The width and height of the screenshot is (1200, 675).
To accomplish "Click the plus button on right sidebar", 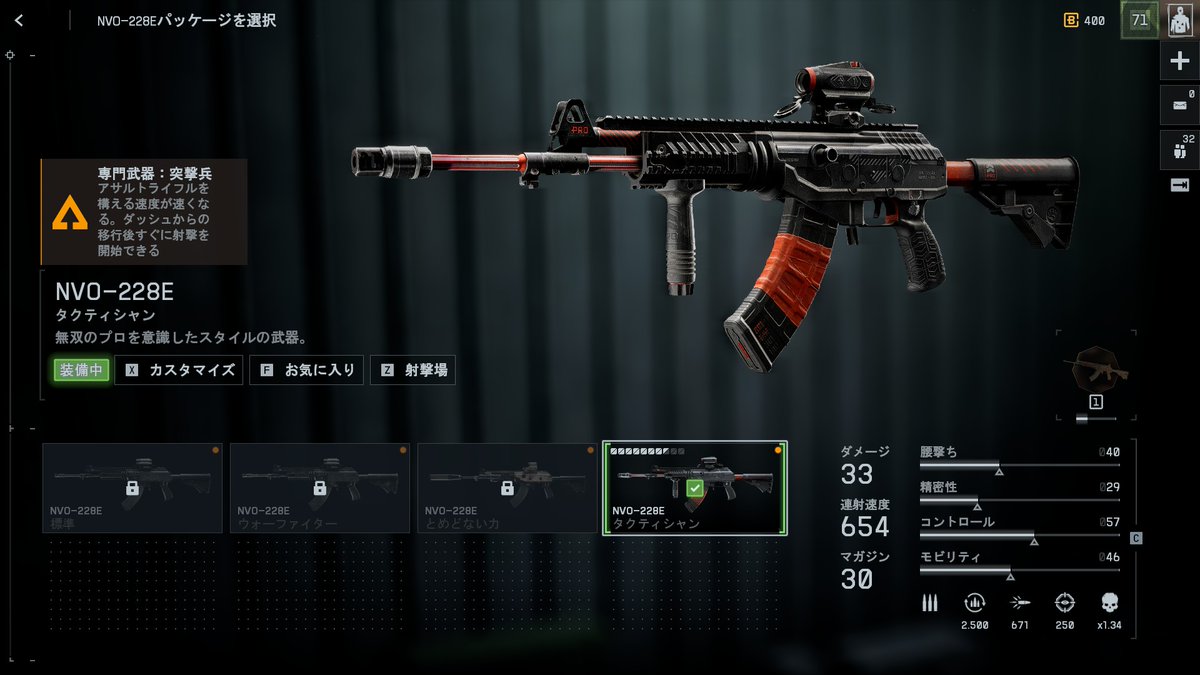I will tap(1180, 62).
